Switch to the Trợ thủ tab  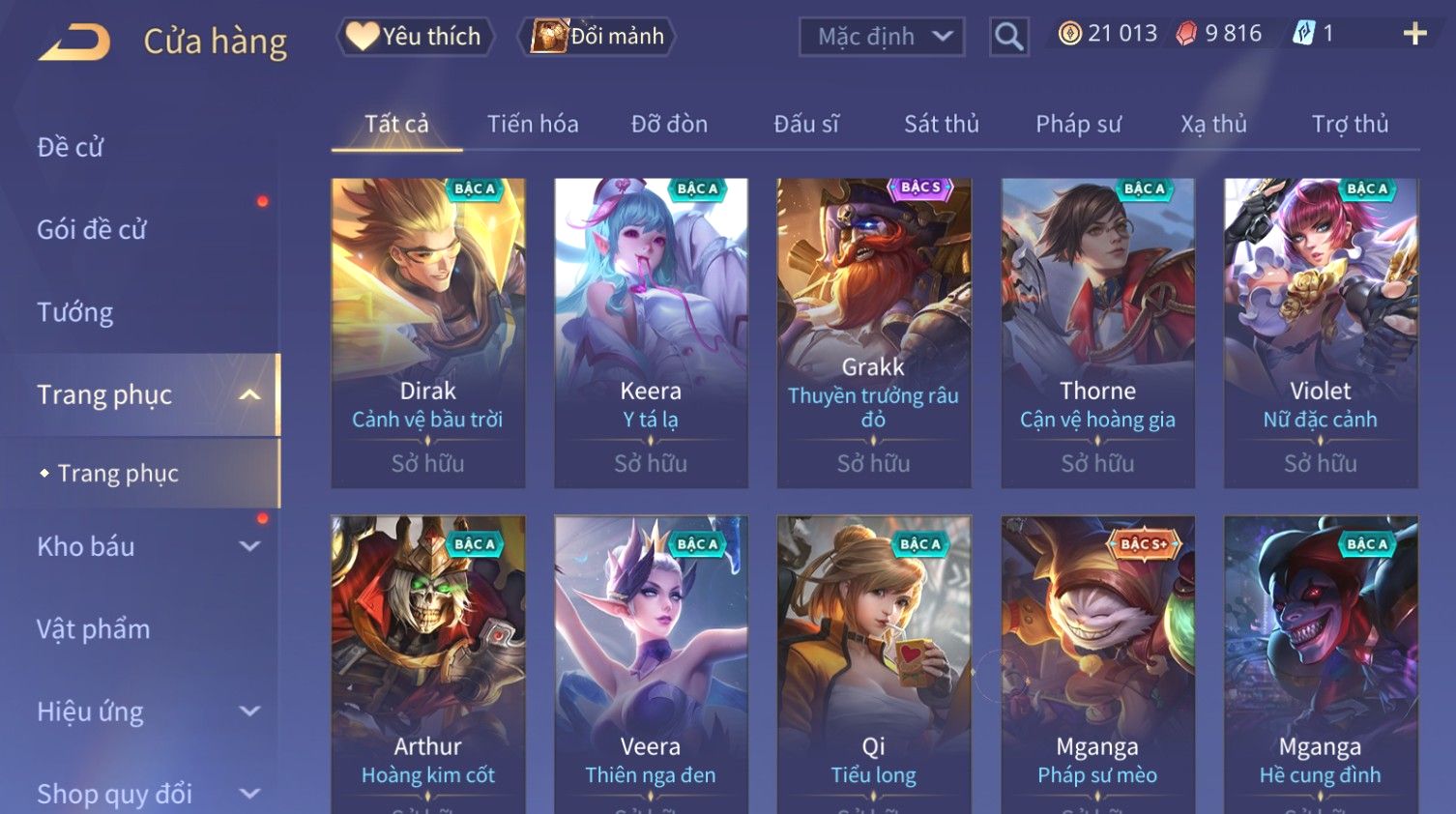pyautogui.click(x=1350, y=124)
